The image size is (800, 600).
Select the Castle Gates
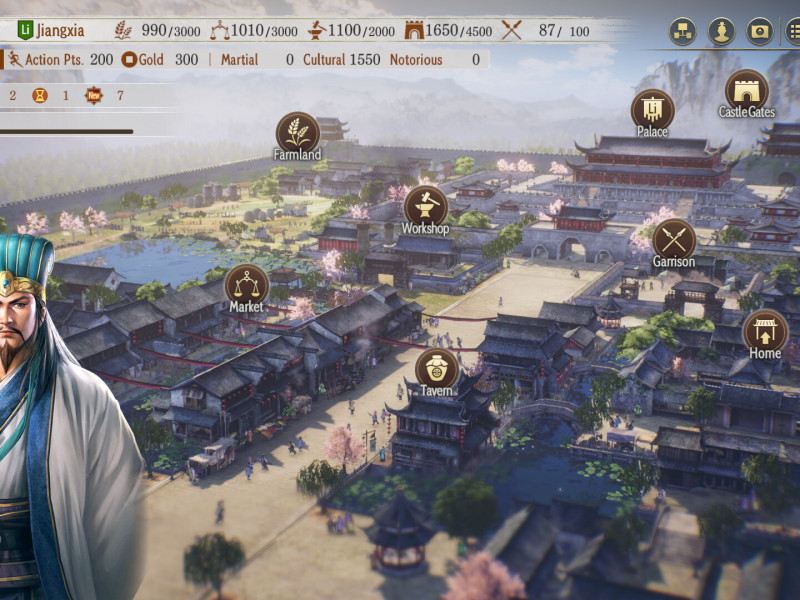[746, 91]
